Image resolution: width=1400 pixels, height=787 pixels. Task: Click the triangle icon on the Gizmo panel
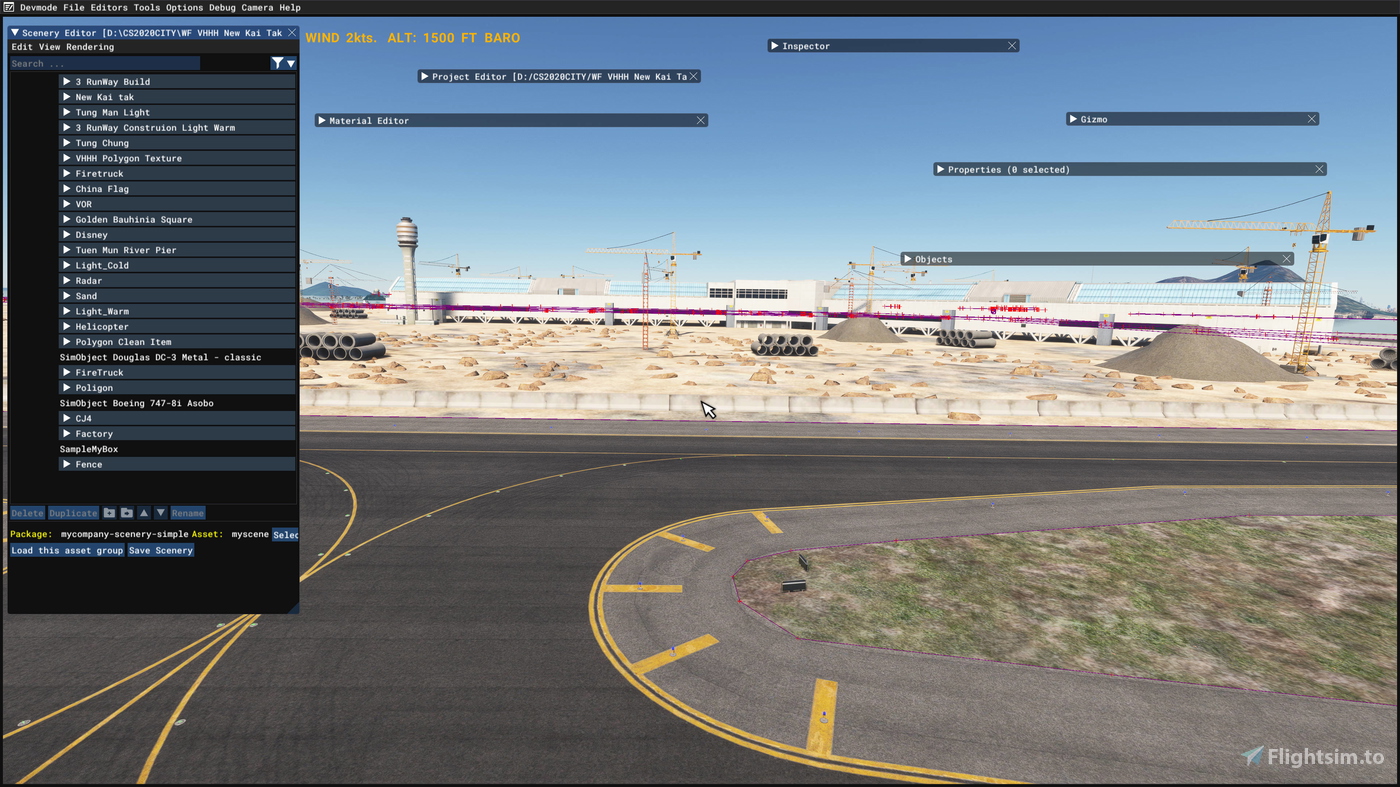point(1073,118)
